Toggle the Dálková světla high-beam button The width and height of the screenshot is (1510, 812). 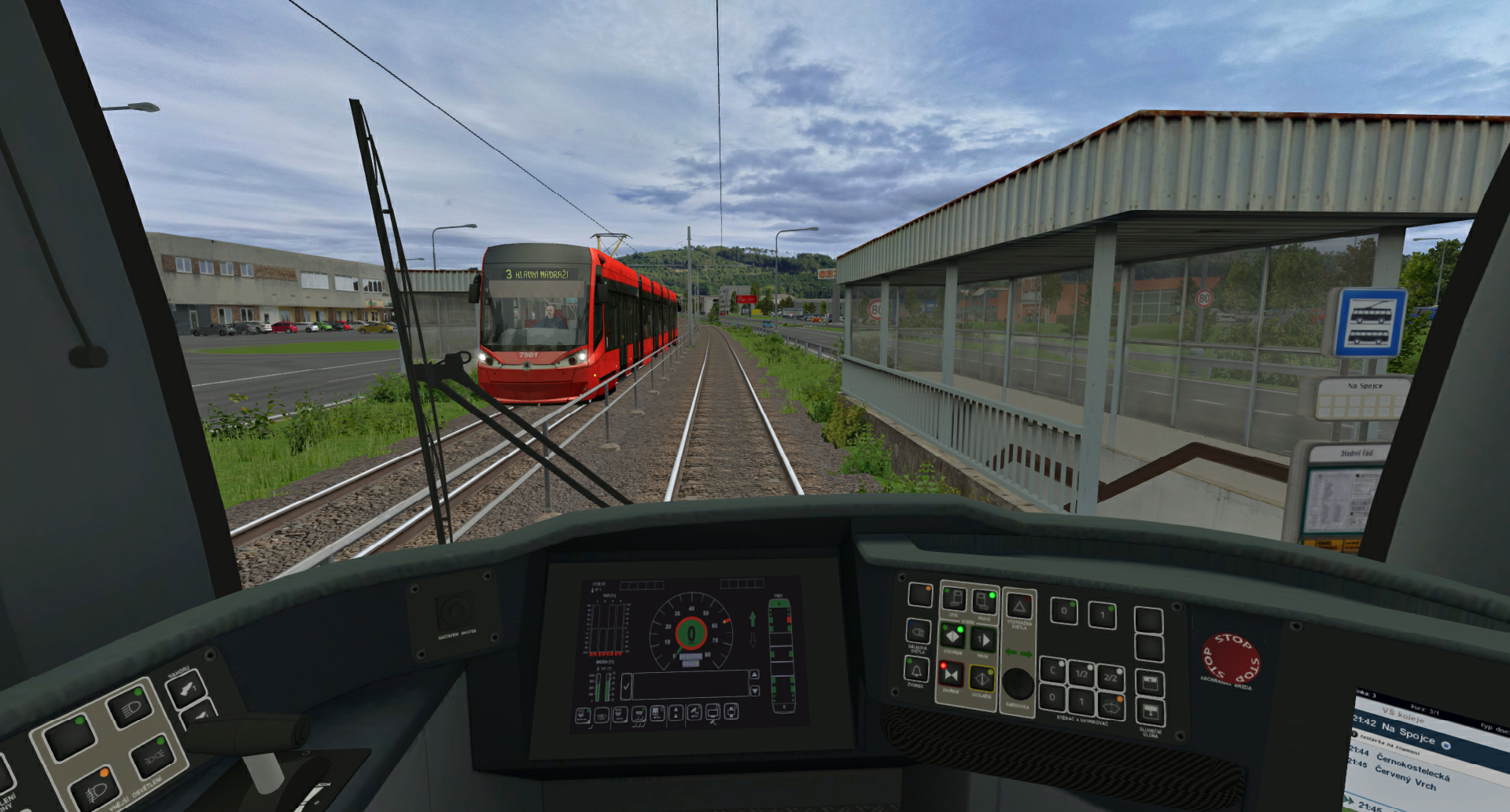[x=918, y=631]
